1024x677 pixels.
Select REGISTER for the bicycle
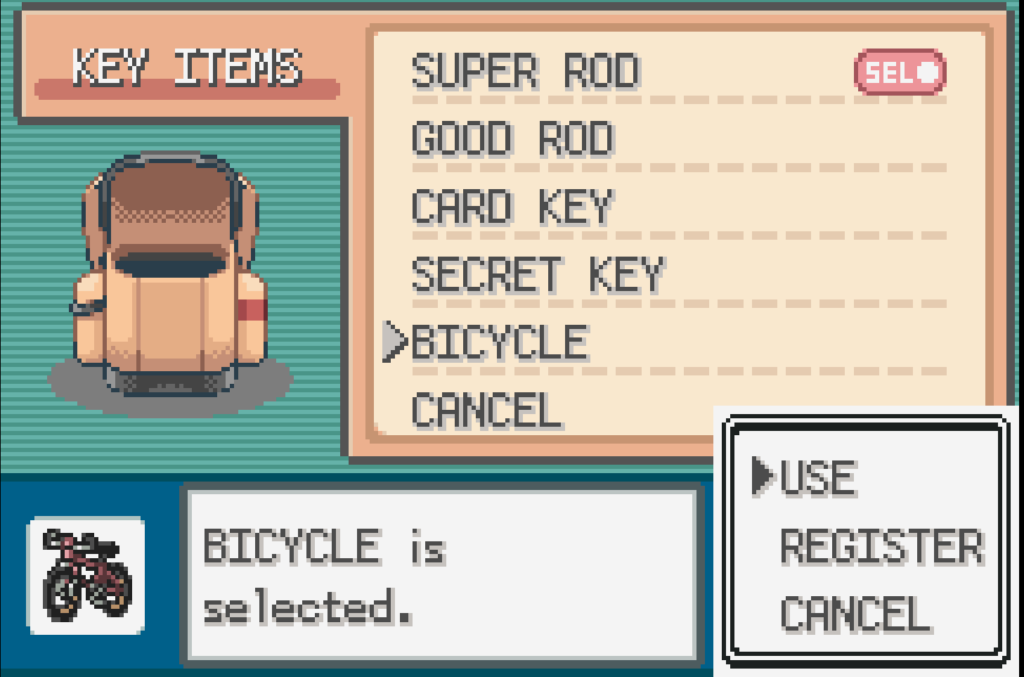(880, 547)
